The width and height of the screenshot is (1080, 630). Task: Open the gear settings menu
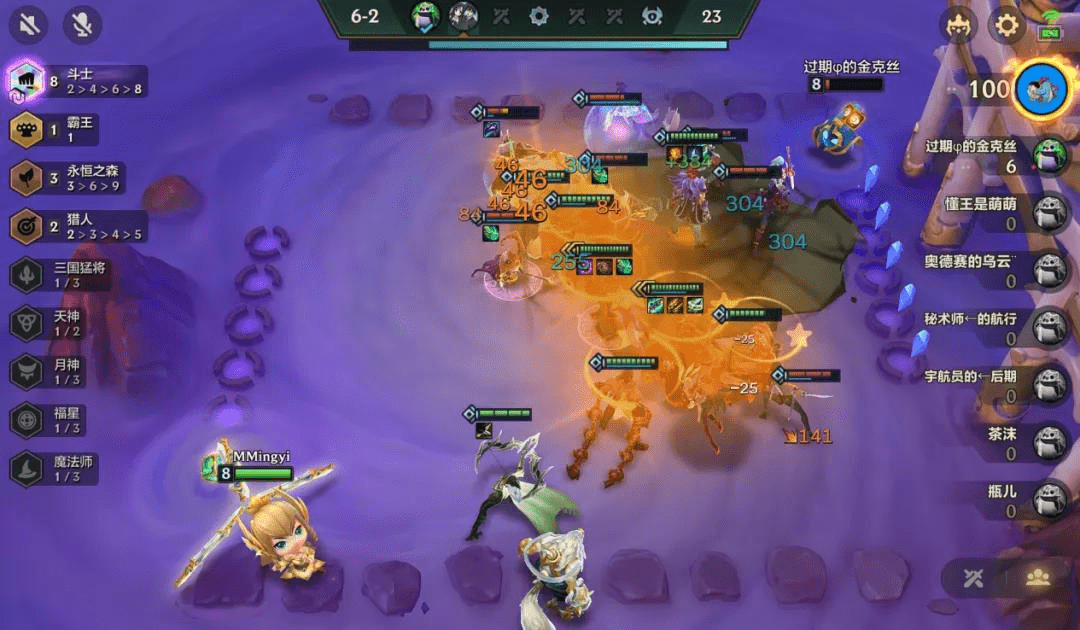click(1007, 25)
